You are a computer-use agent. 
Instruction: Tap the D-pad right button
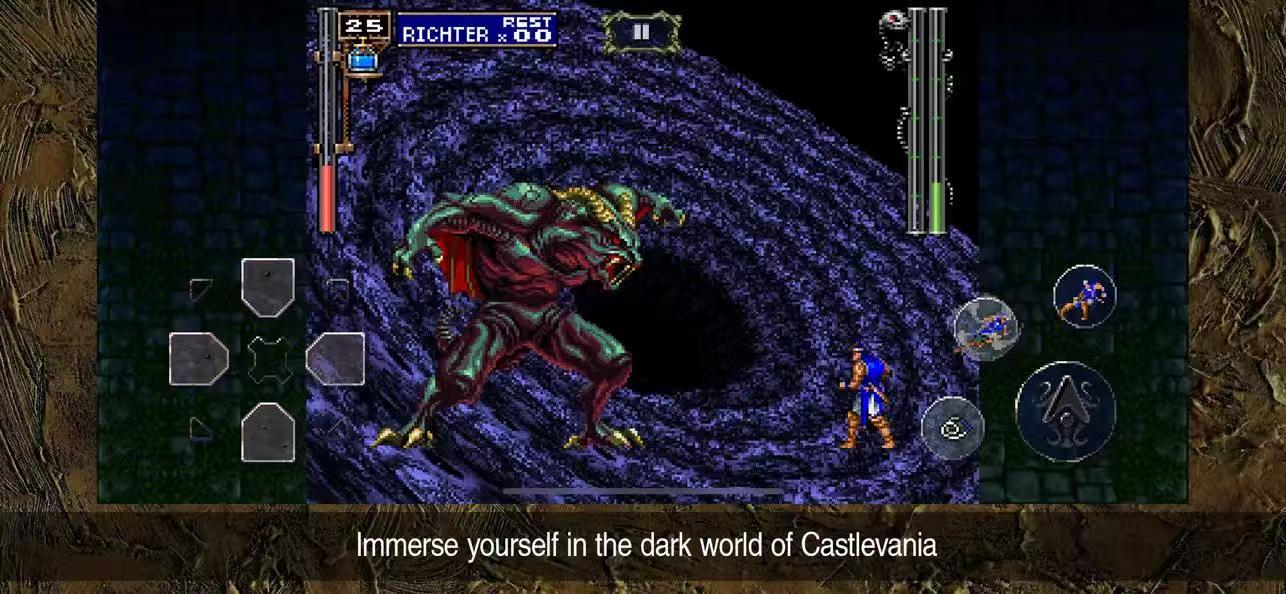(335, 359)
